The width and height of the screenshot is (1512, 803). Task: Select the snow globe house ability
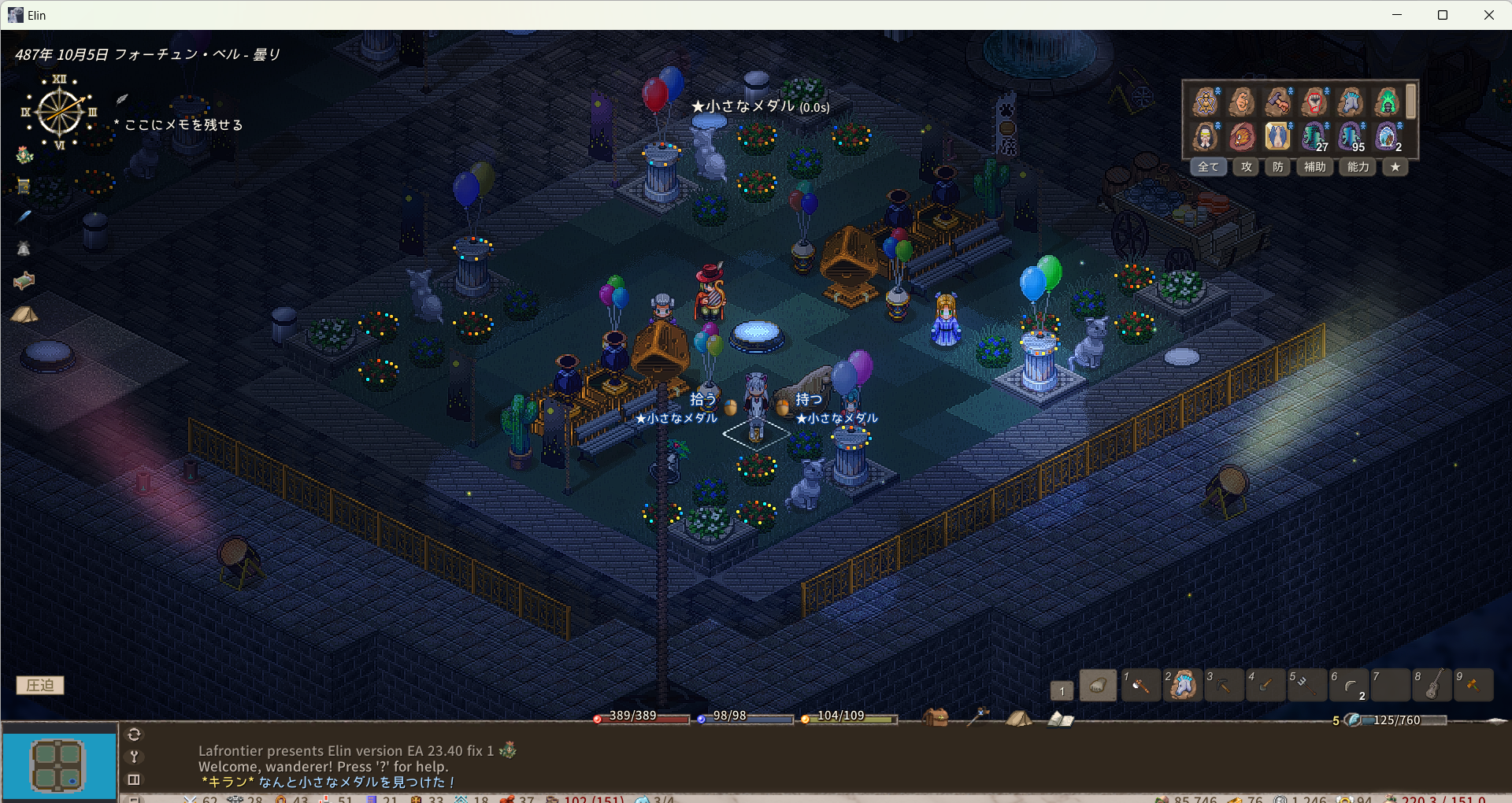point(1387,136)
